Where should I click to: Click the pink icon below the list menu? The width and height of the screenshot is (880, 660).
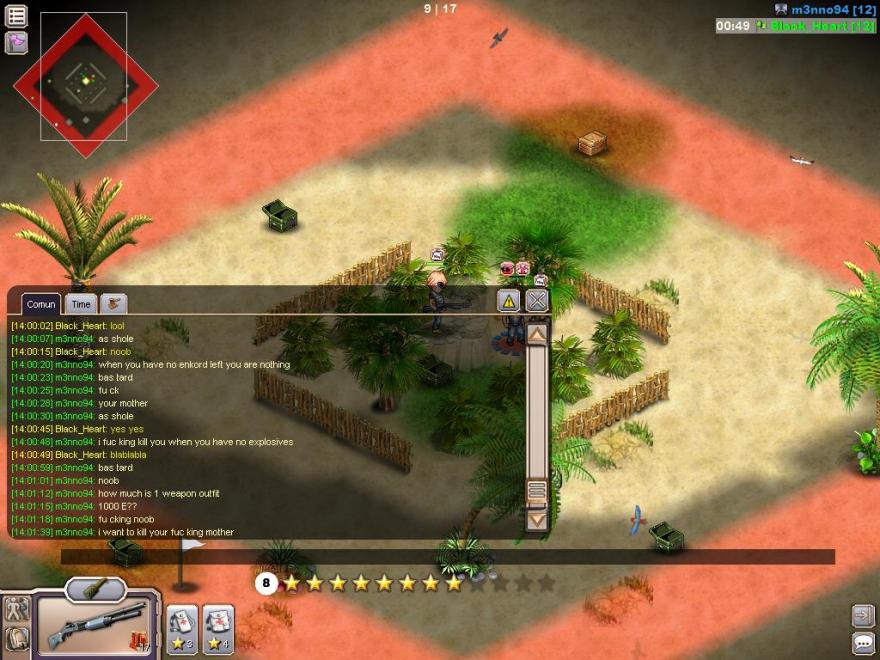[x=16, y=42]
